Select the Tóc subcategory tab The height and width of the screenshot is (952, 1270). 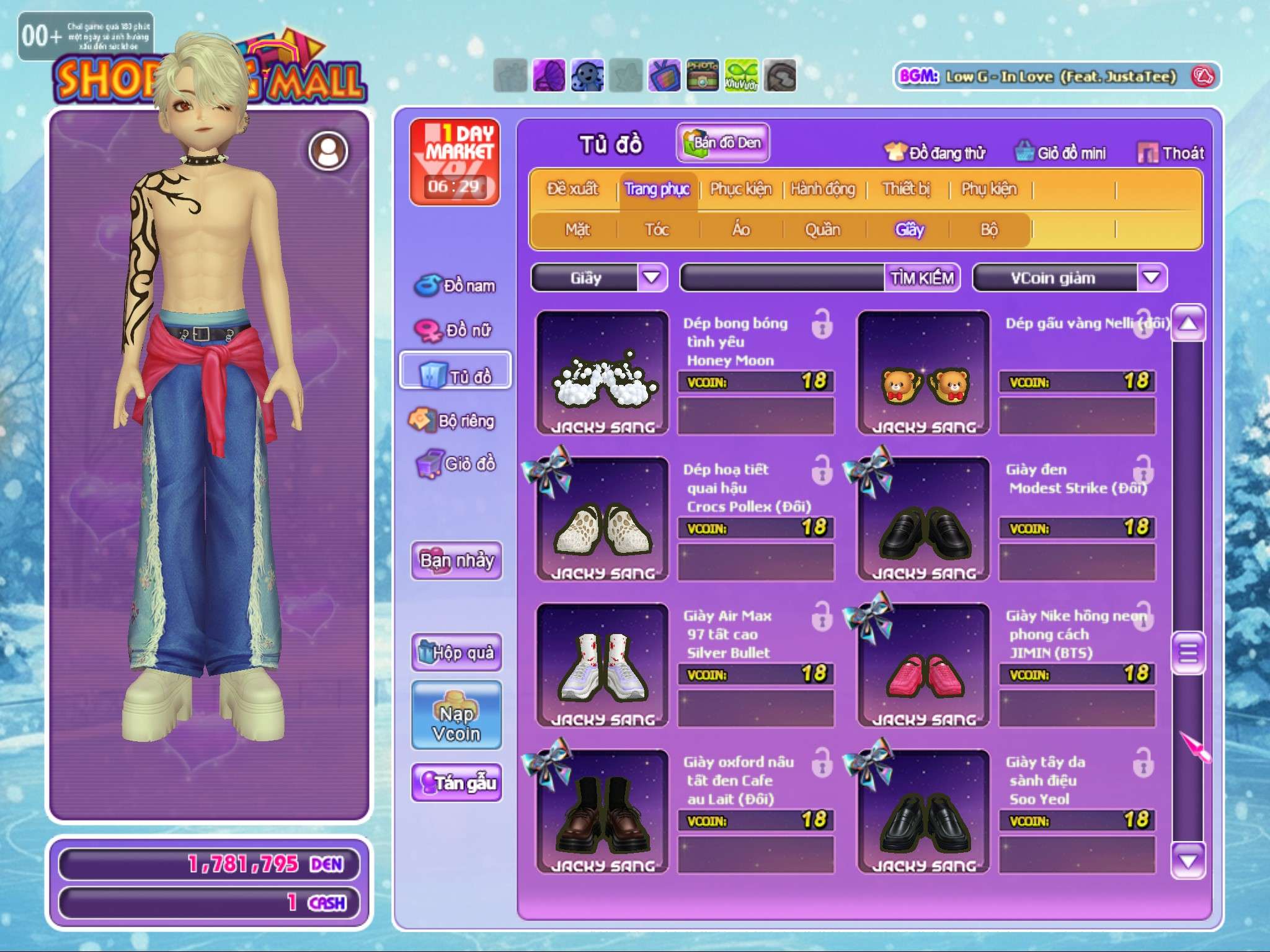[657, 230]
